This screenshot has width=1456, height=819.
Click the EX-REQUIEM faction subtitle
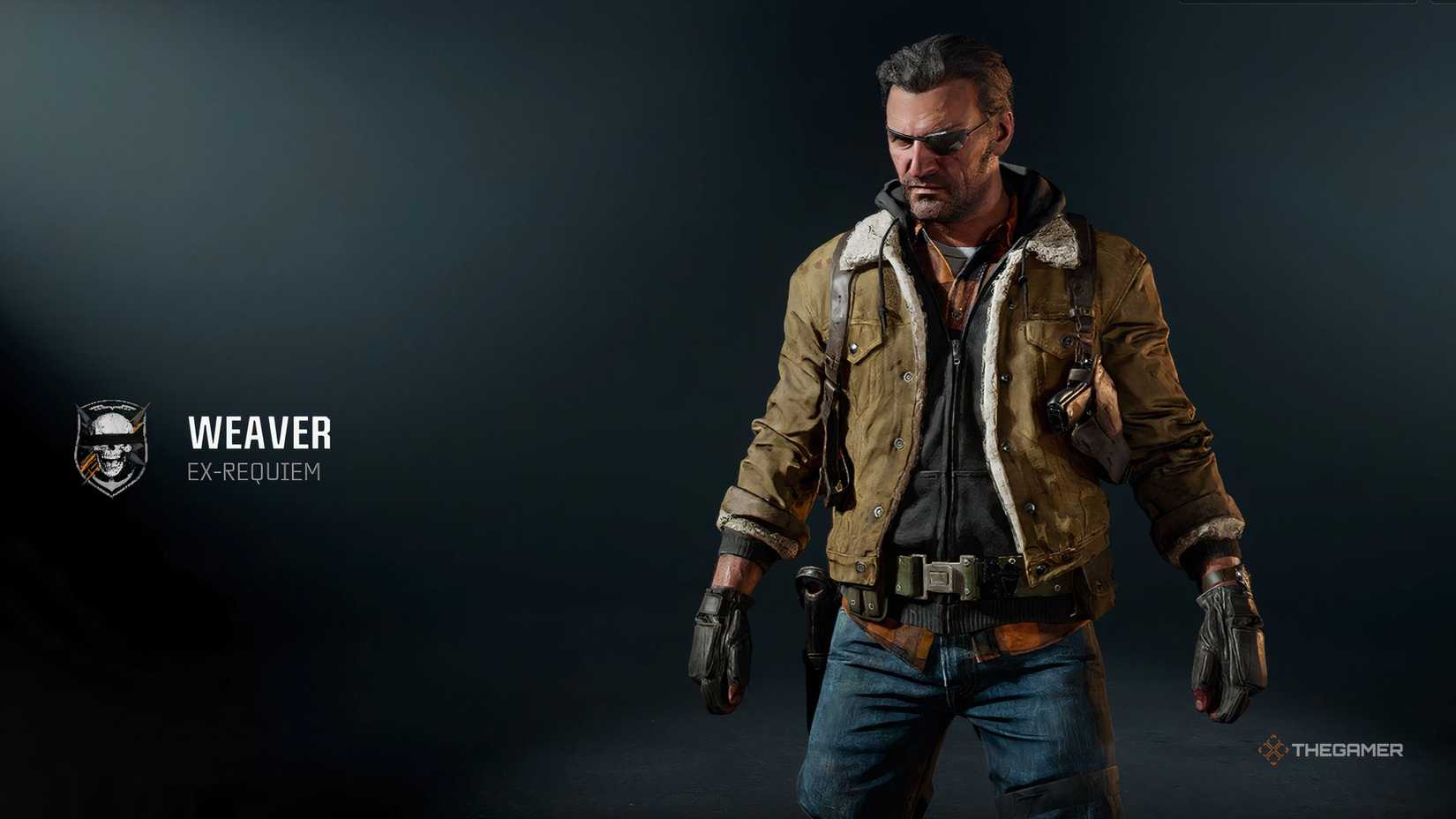[256, 474]
